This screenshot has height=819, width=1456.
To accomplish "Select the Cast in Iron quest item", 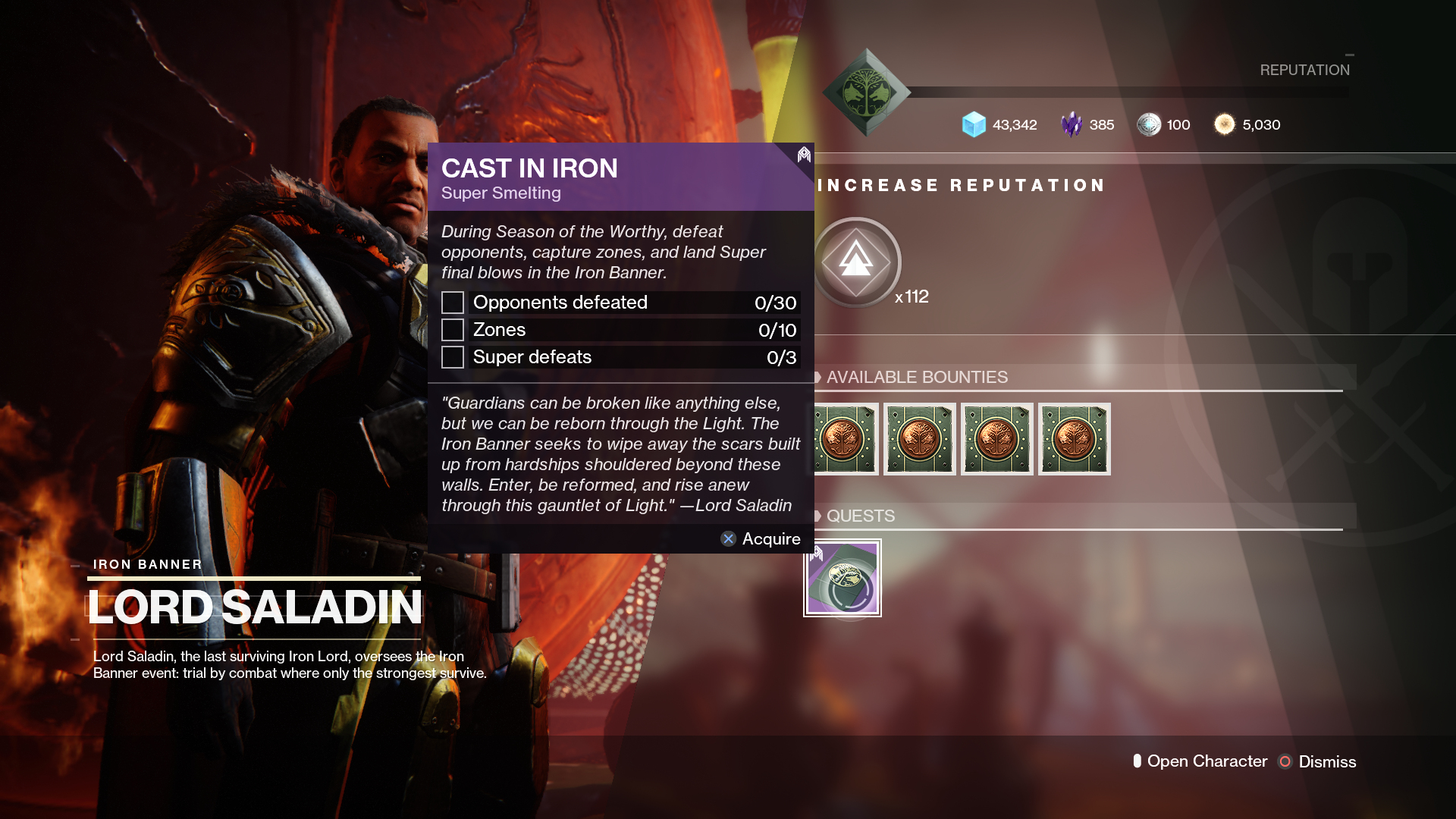I will point(843,578).
